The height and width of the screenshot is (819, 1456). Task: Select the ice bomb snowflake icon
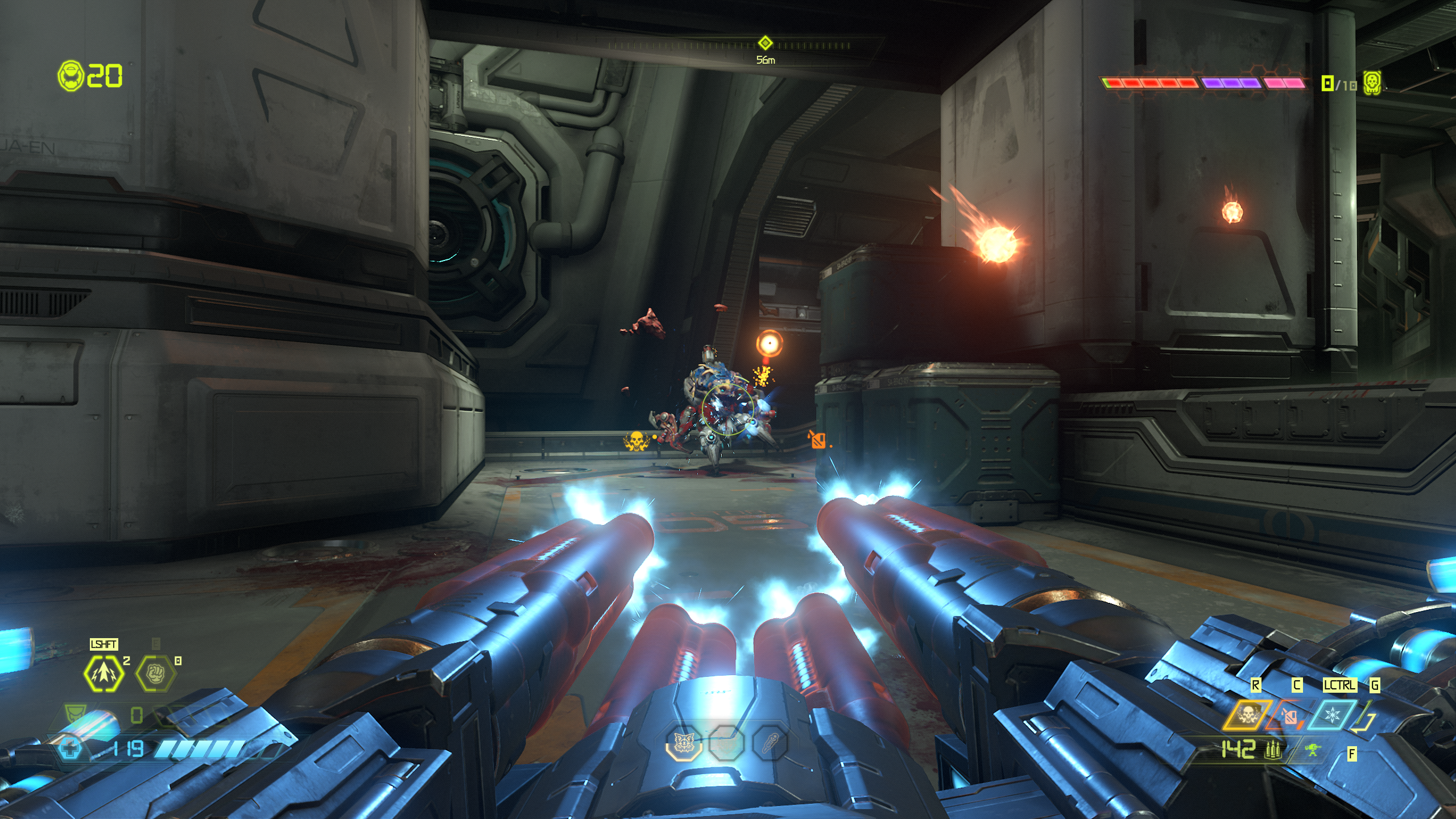coord(1332,715)
